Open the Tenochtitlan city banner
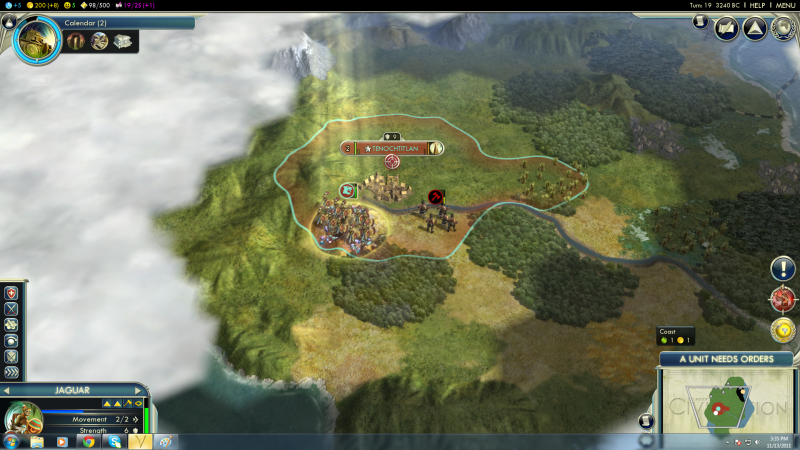Viewport: 800px width, 450px height. pyautogui.click(x=391, y=148)
